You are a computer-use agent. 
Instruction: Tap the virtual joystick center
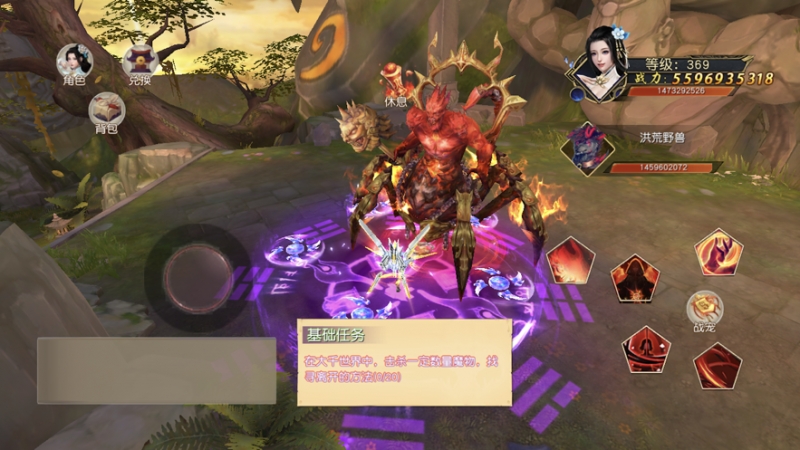(x=198, y=276)
